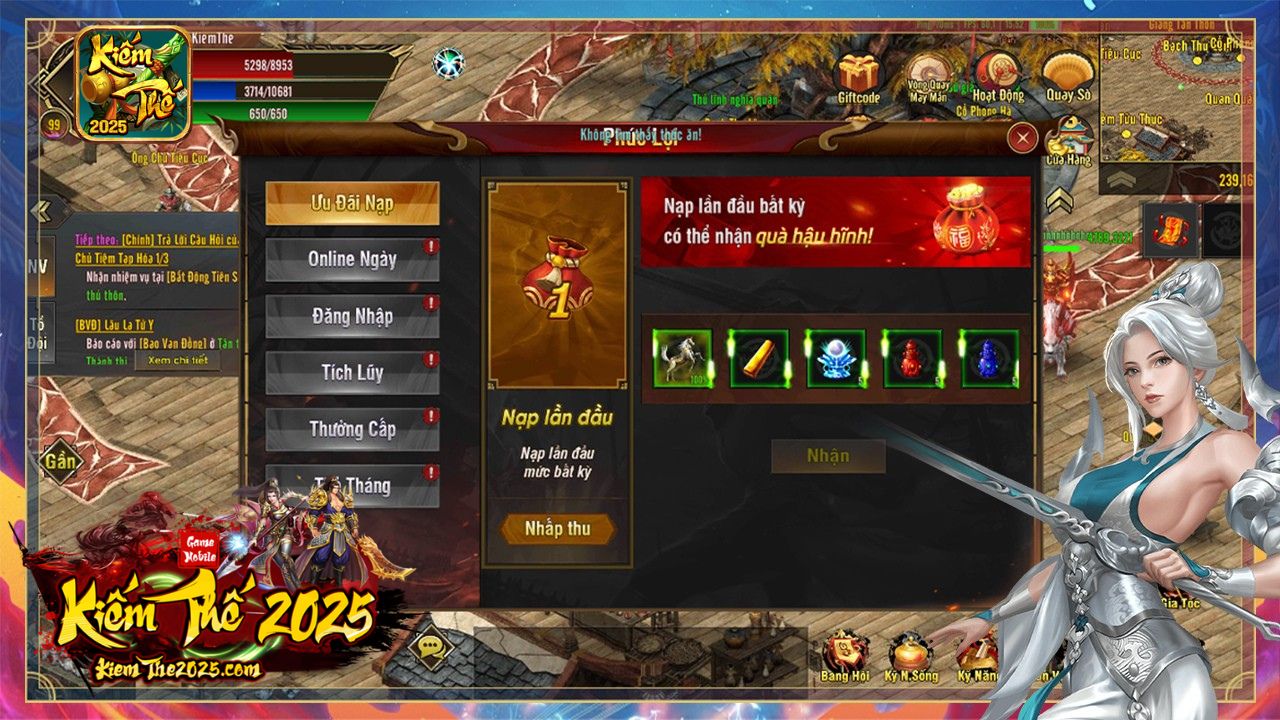Open the Cửa Hàng shop
Viewport: 1280px width, 720px height.
[x=1066, y=135]
